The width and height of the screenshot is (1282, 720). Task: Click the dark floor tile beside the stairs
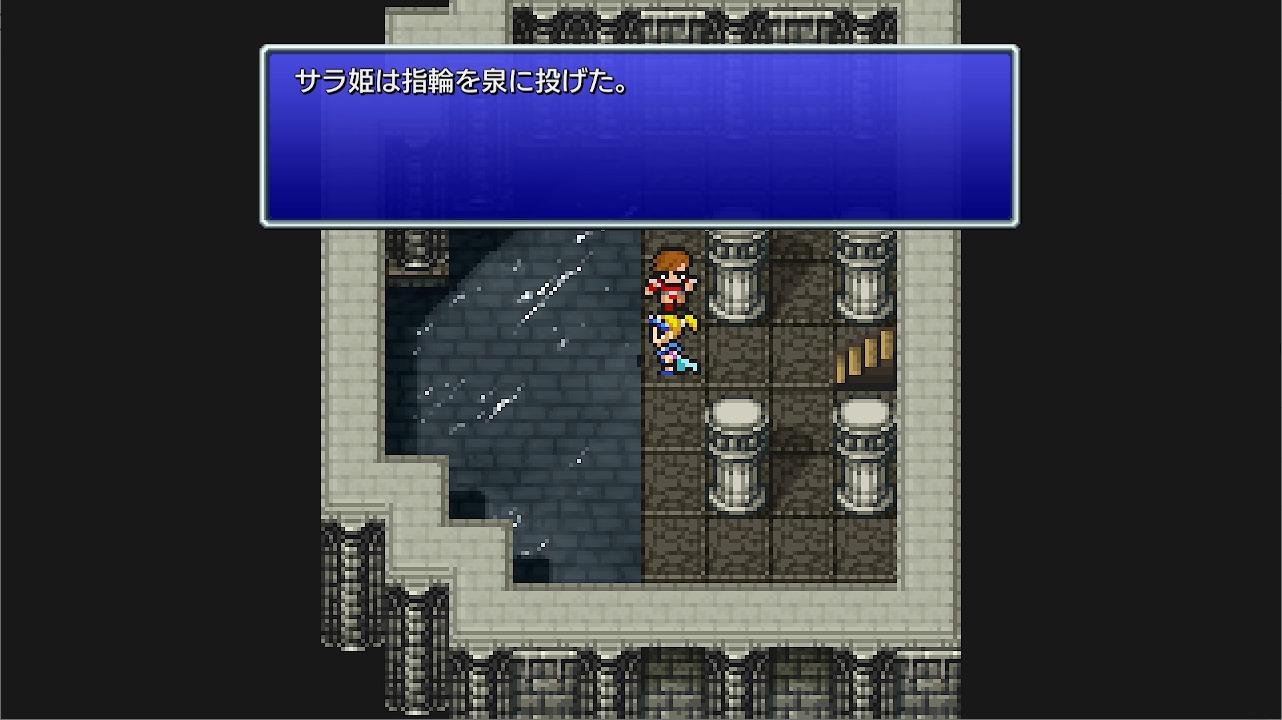coord(800,355)
